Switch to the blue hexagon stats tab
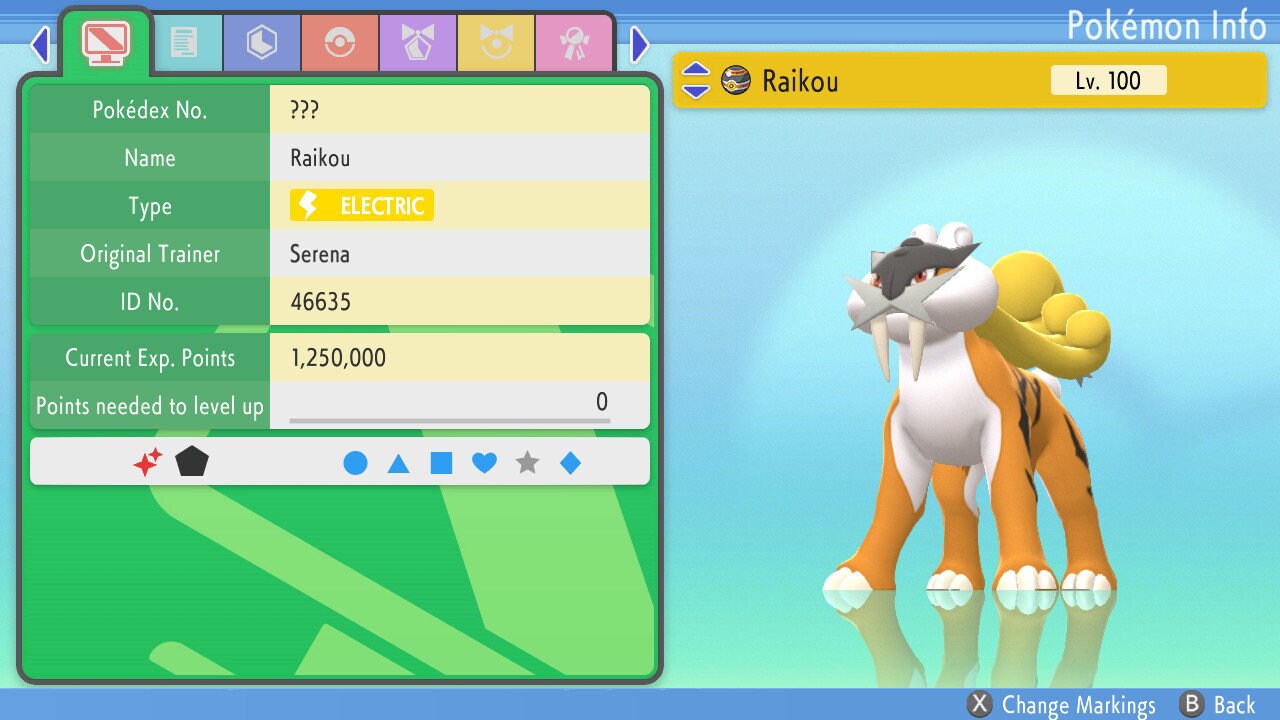Viewport: 1280px width, 720px height. click(x=262, y=43)
